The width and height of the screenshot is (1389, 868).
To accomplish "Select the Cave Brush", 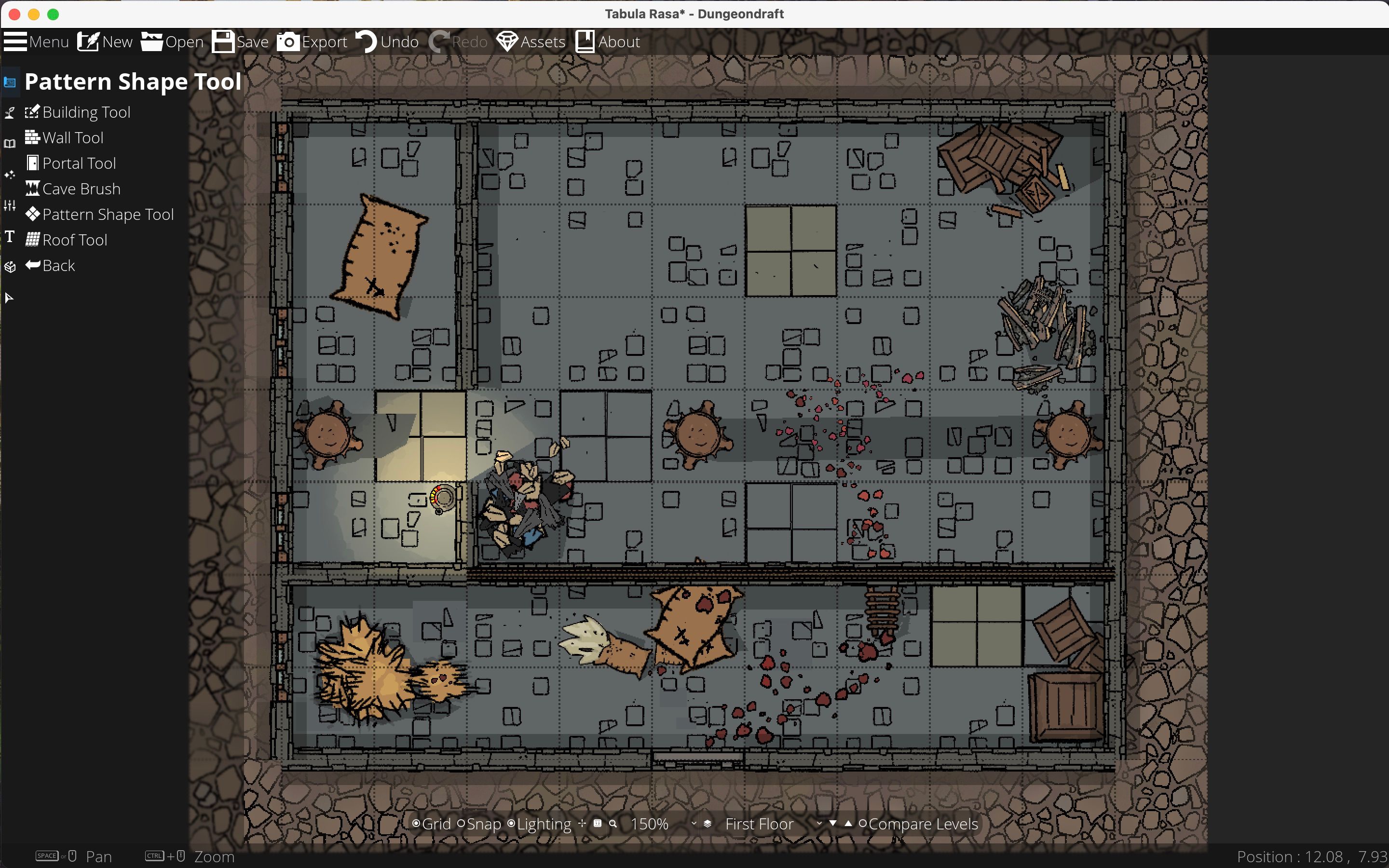I will point(81,188).
